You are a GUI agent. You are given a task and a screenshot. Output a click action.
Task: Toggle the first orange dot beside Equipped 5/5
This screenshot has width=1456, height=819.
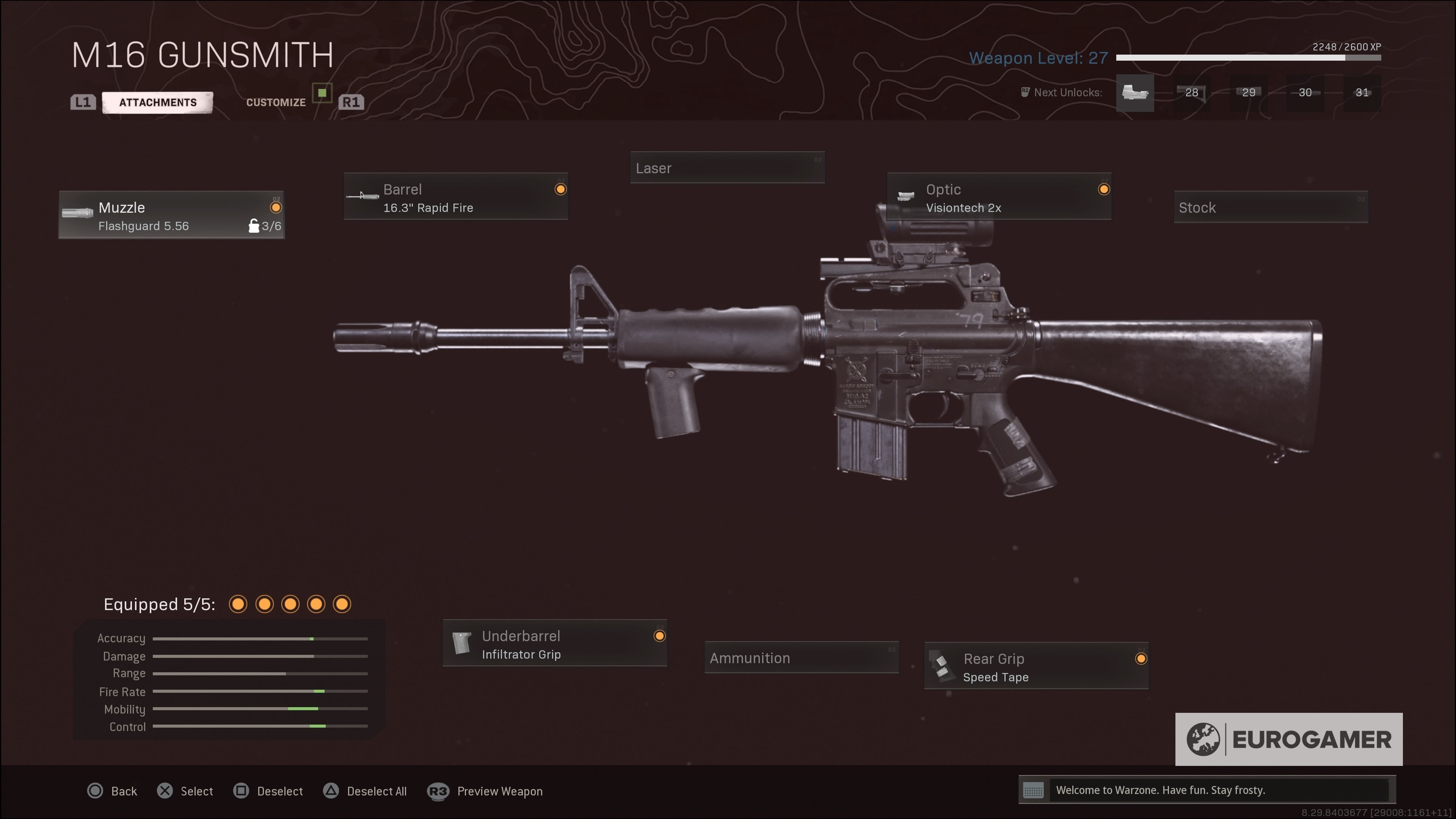(x=238, y=604)
